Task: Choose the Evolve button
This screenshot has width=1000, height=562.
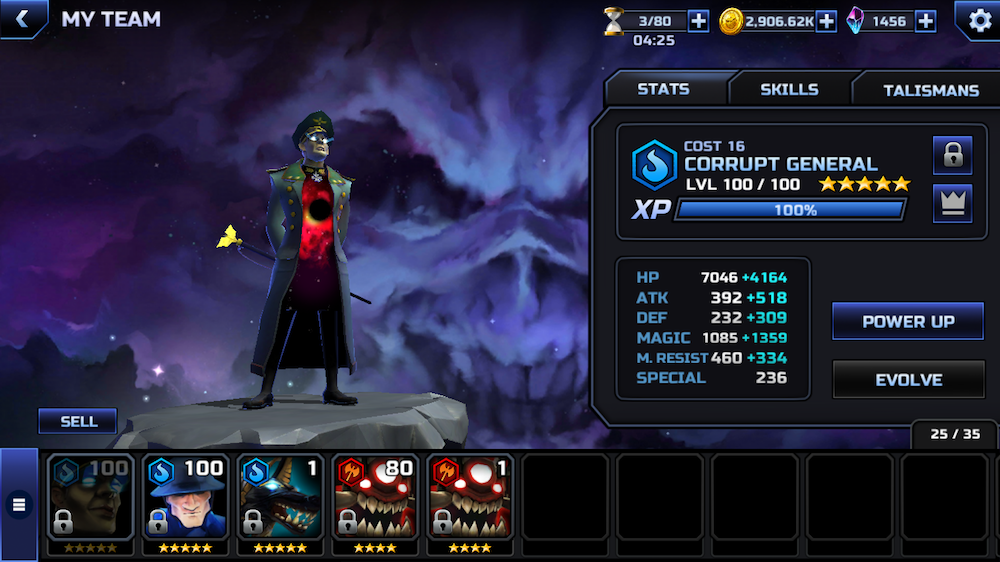Action: 908,380
